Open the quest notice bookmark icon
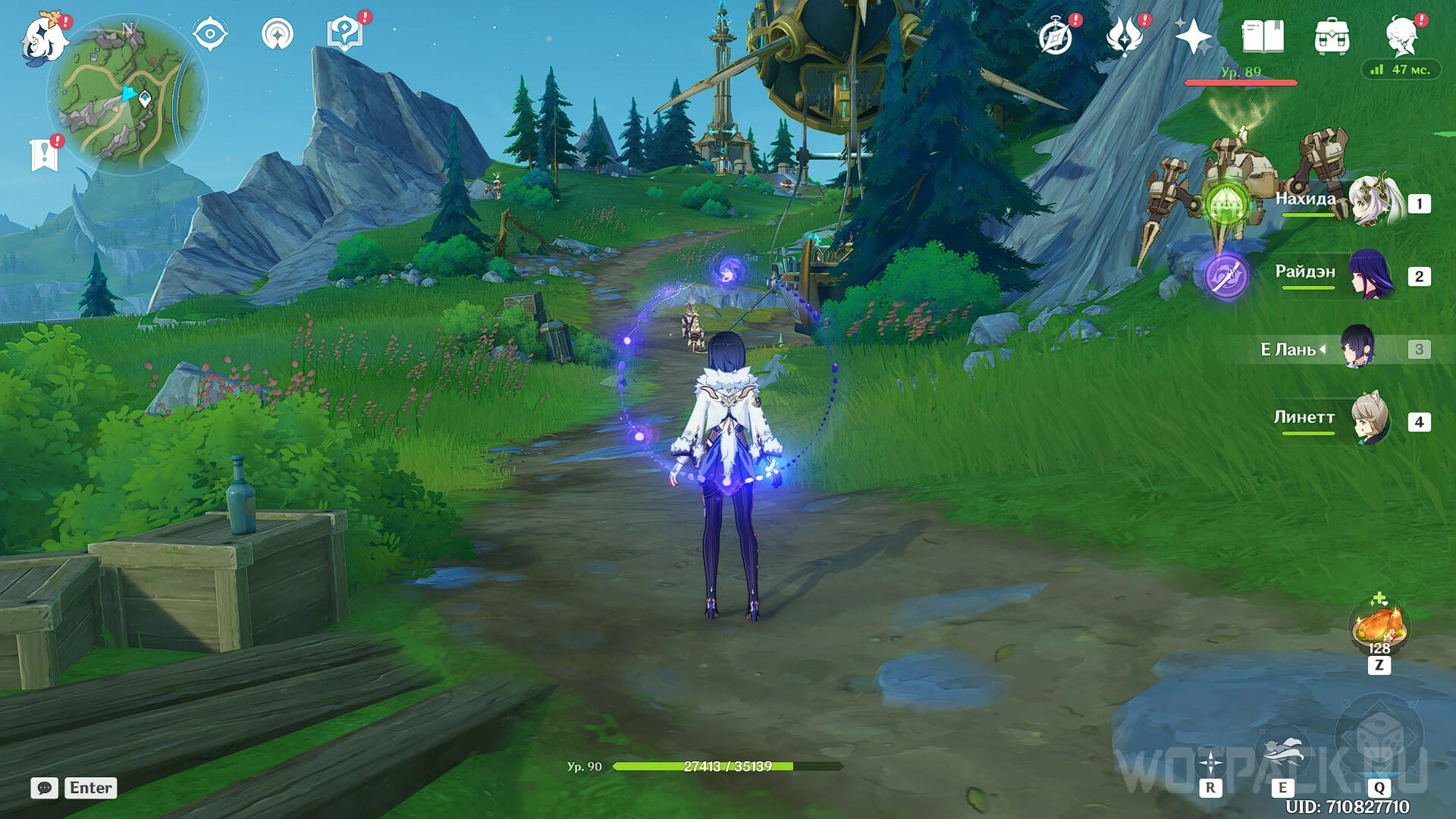The width and height of the screenshot is (1456, 819). pyautogui.click(x=44, y=154)
